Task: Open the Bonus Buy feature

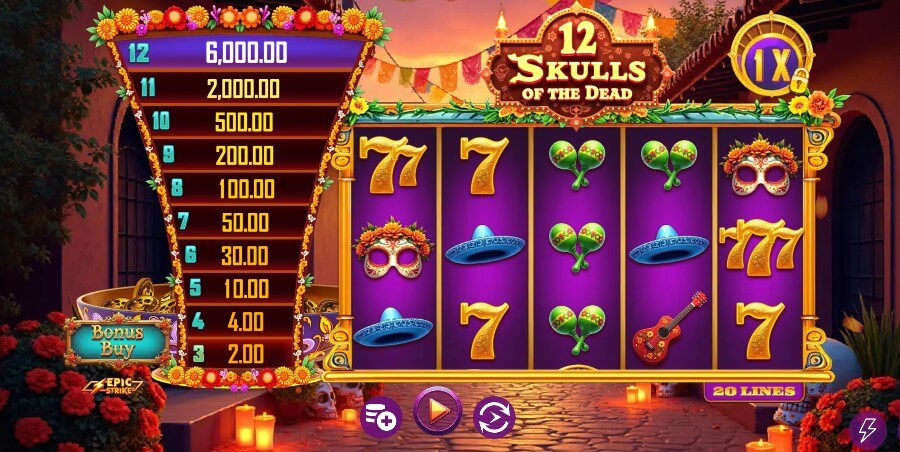Action: [x=119, y=340]
